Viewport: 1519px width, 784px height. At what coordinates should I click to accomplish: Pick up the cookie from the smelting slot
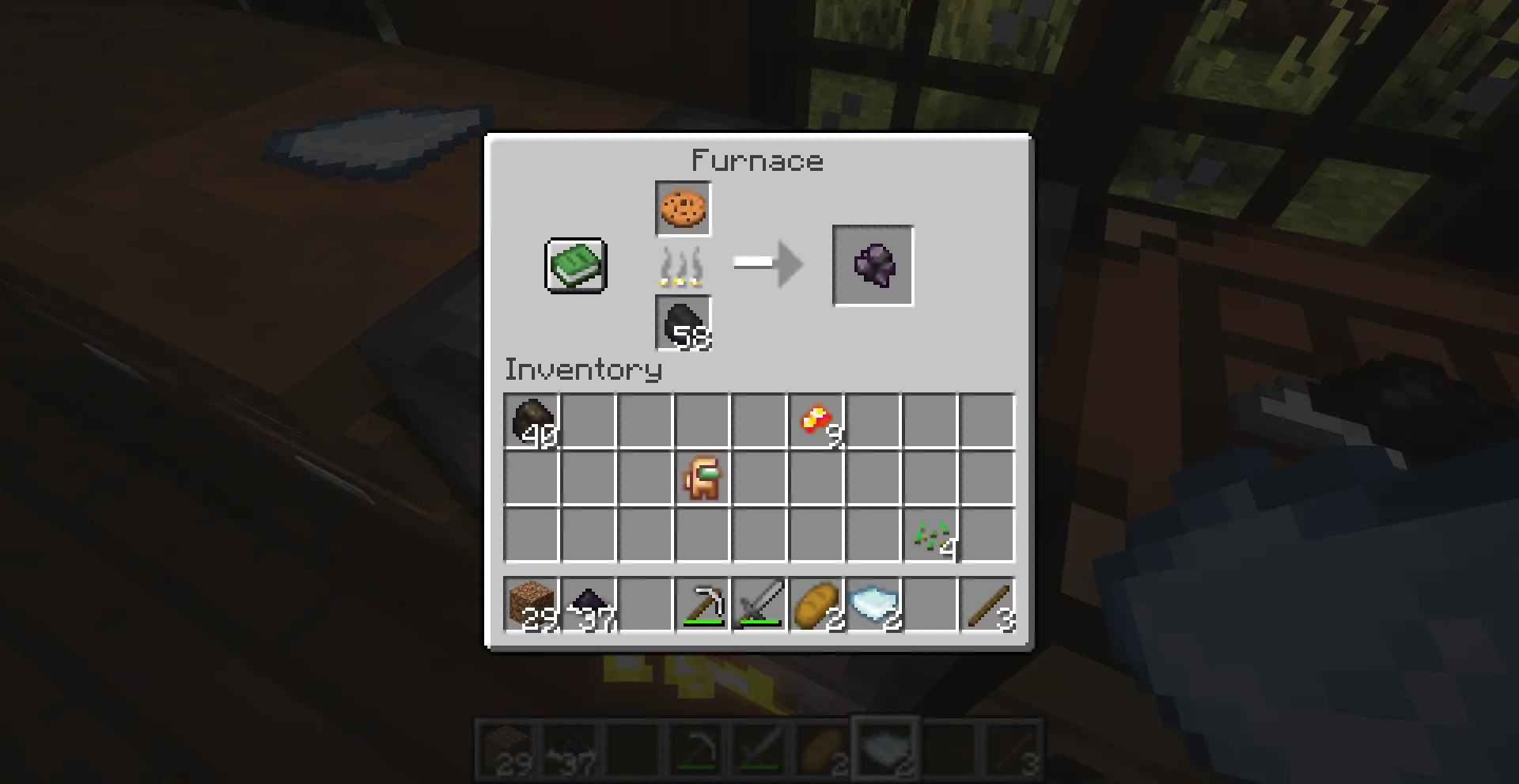click(x=683, y=210)
